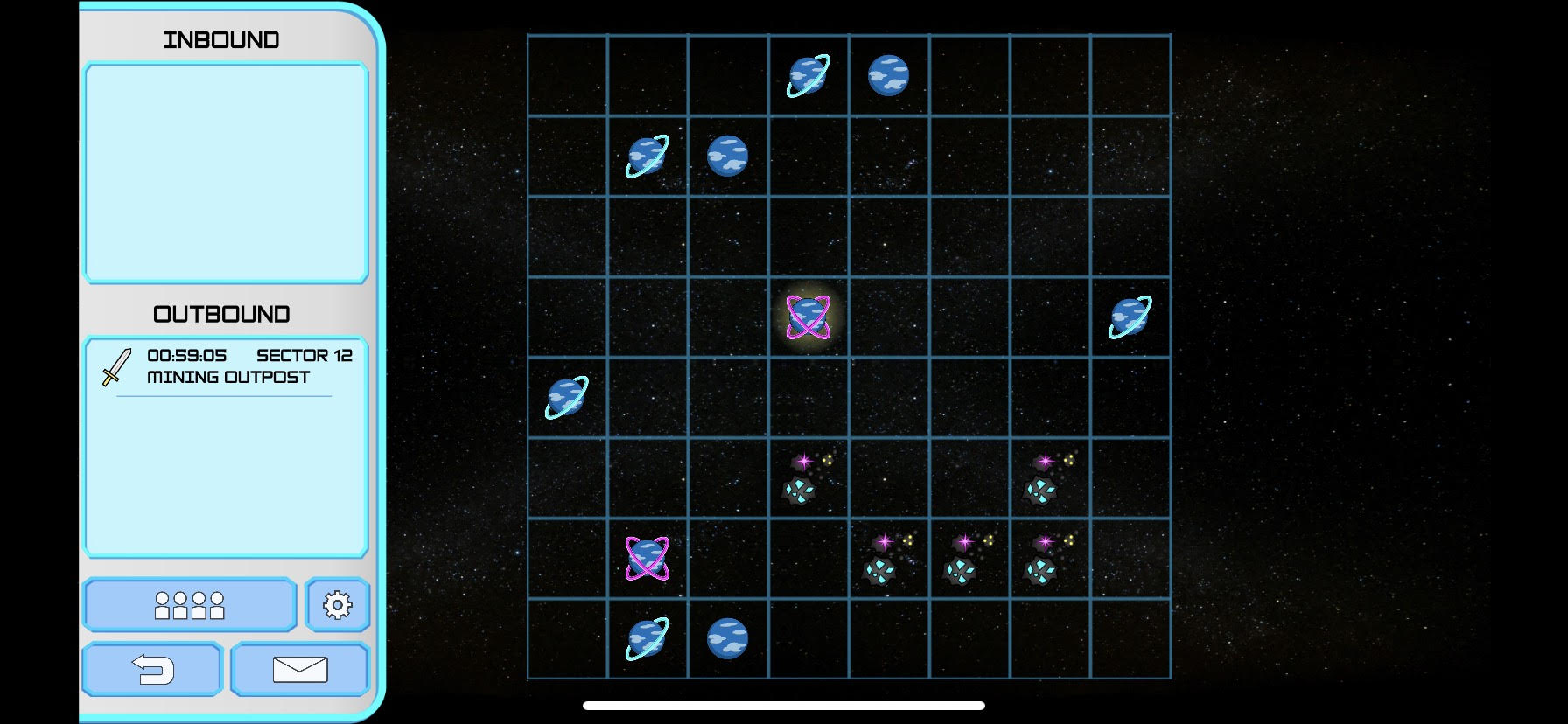Open the mail envelope button
The image size is (1568, 724).
(299, 669)
